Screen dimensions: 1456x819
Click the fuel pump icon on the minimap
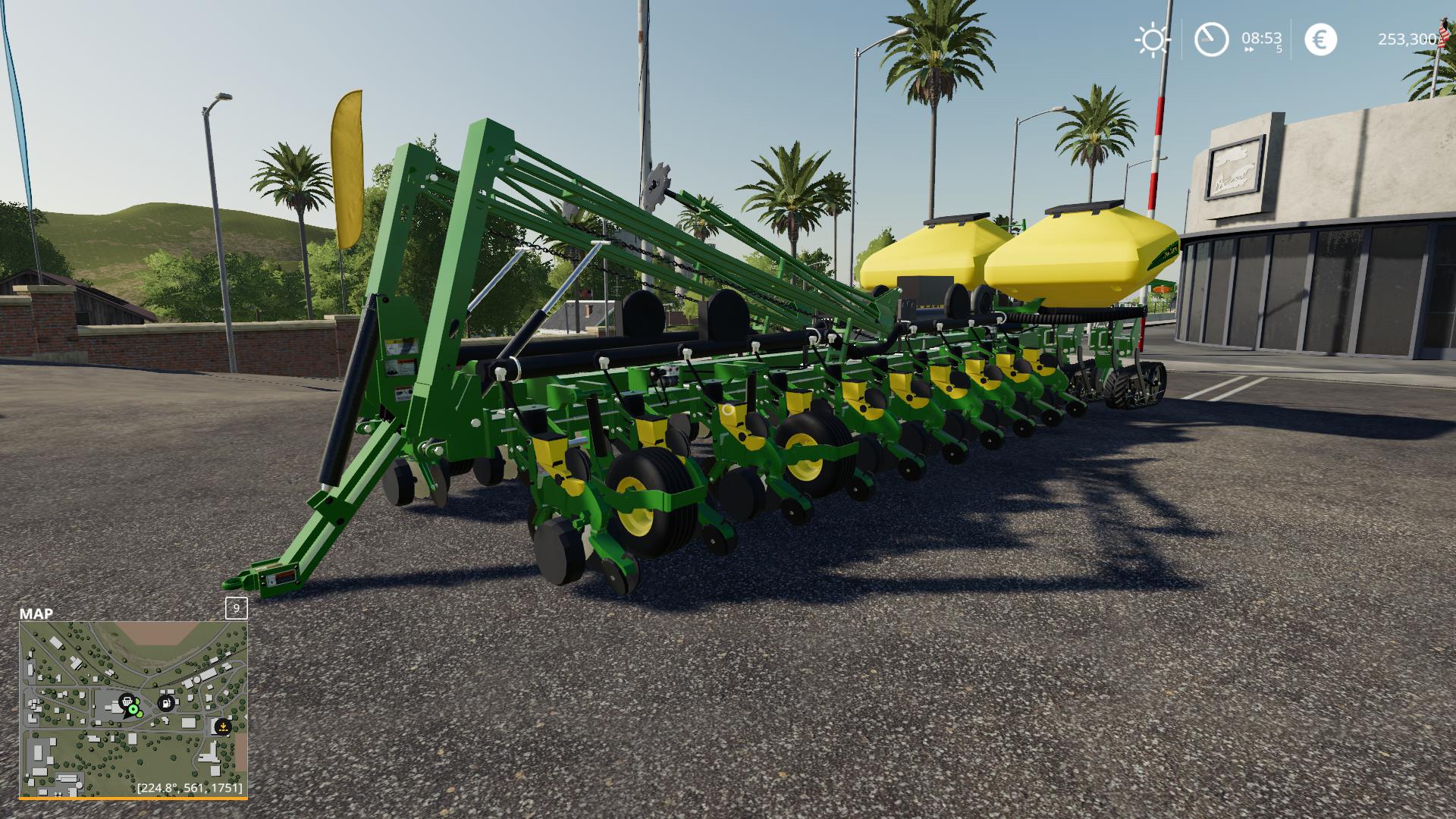click(165, 703)
